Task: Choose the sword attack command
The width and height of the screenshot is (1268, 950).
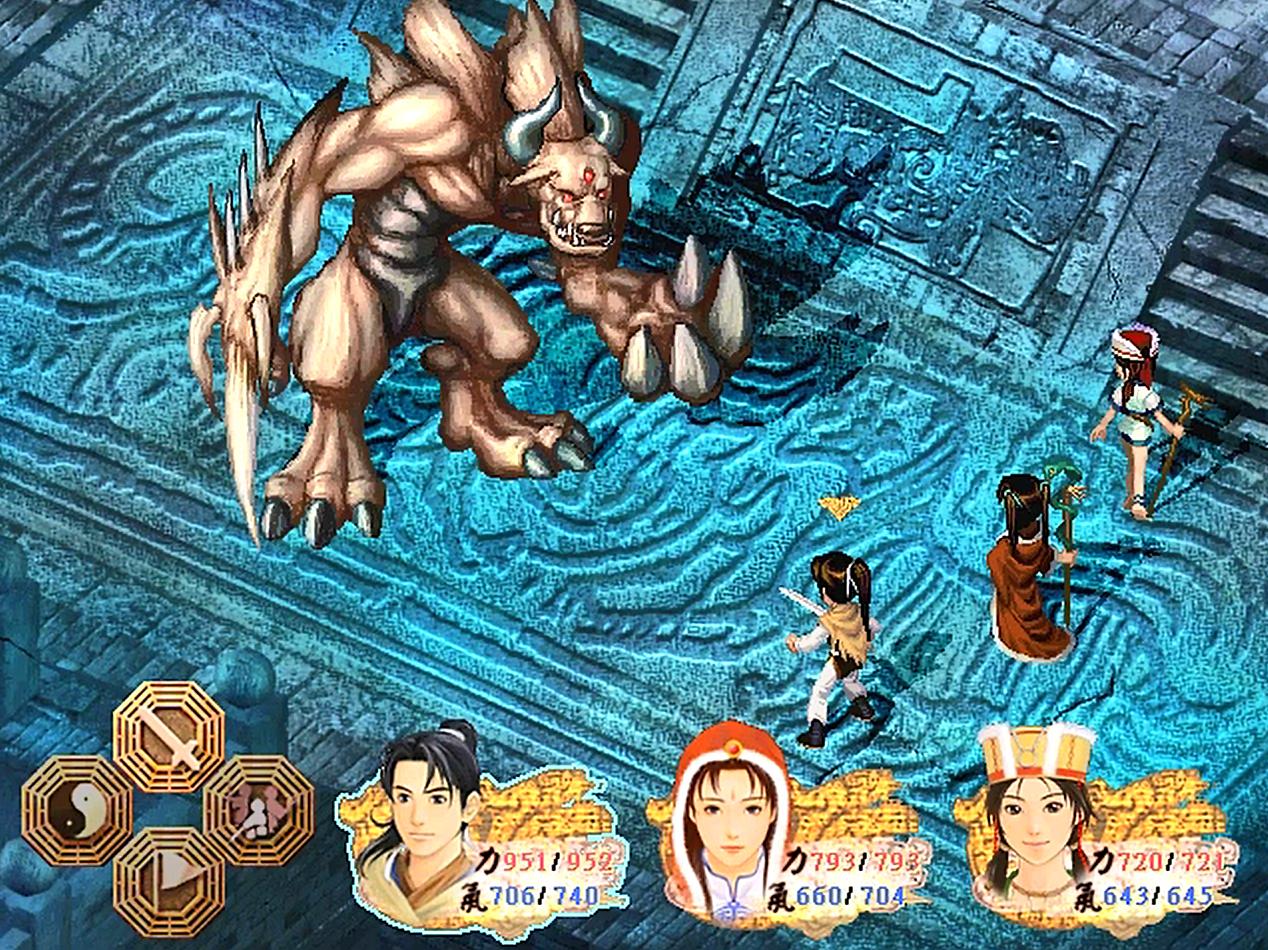Action: click(x=168, y=737)
